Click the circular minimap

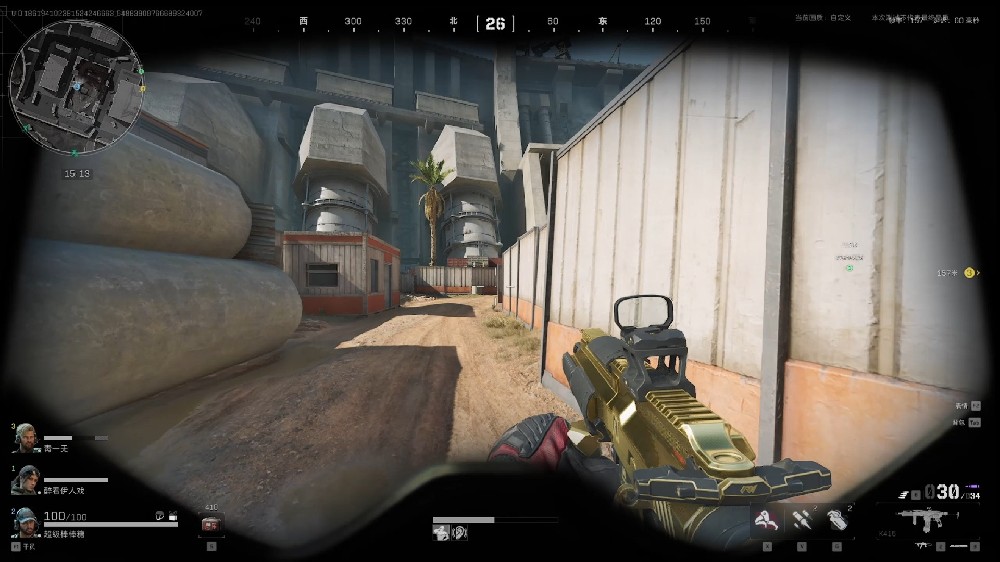[x=76, y=89]
